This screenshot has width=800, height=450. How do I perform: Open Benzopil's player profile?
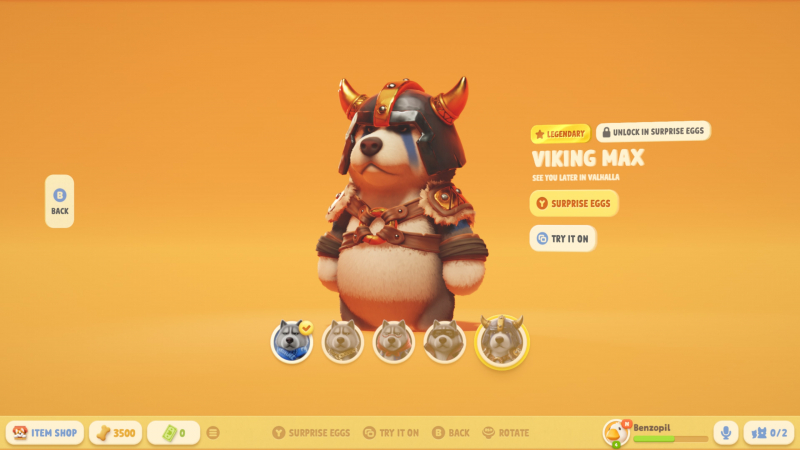656,432
